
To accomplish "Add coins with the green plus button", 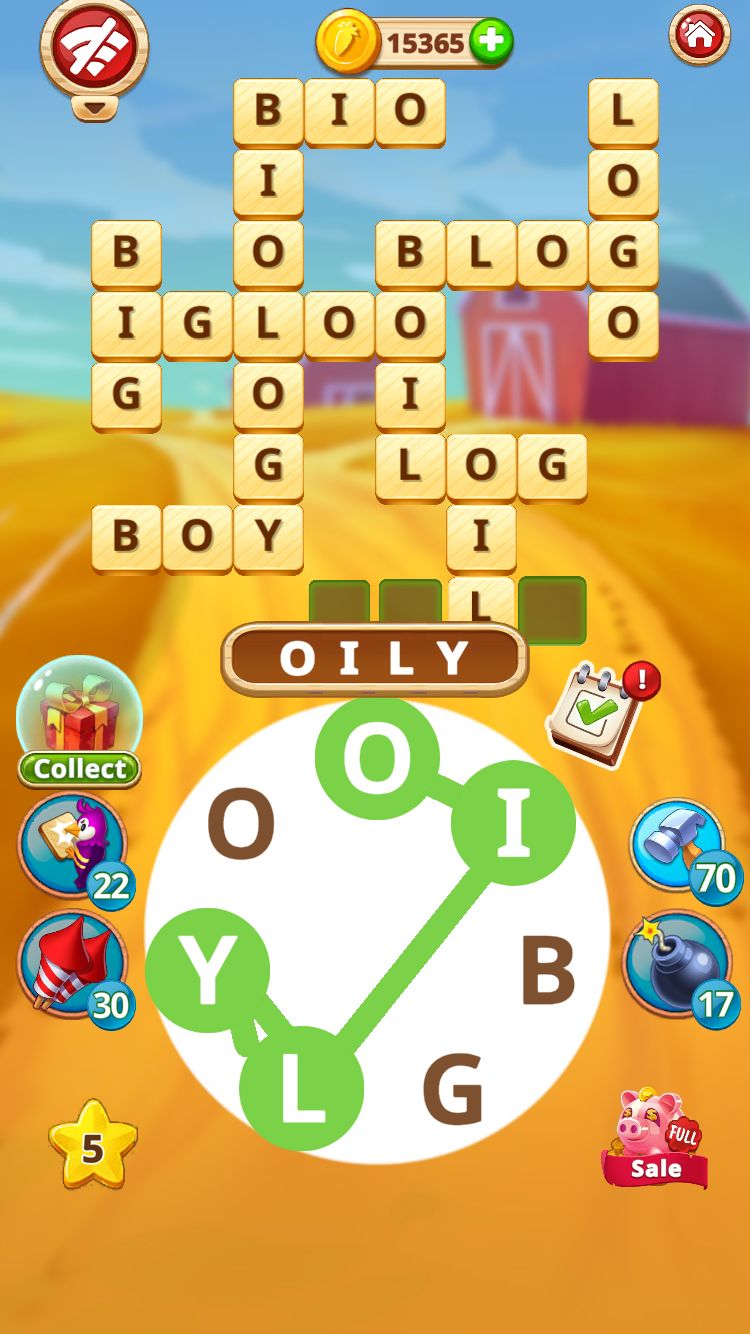I will click(x=490, y=42).
